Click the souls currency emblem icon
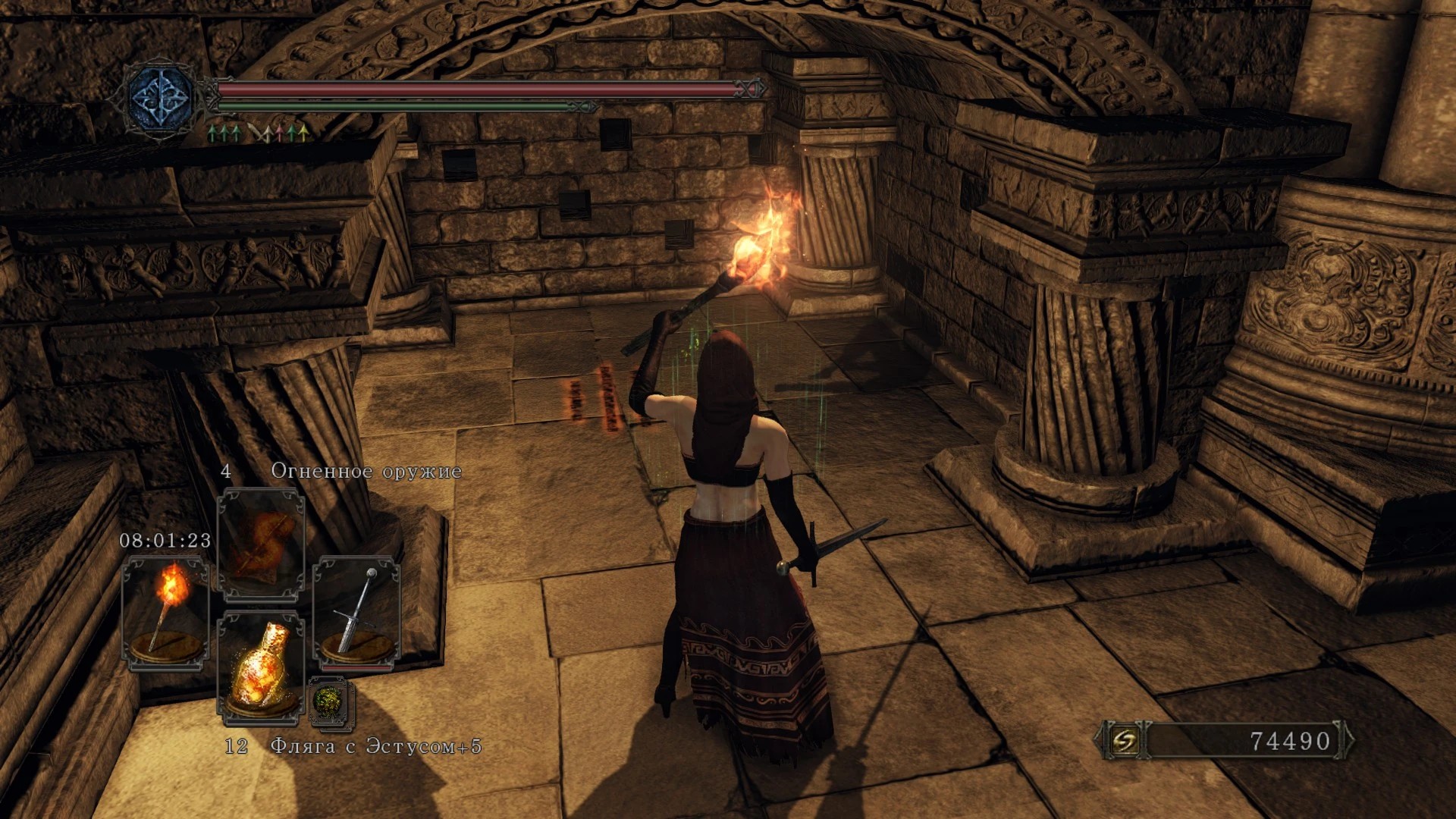The image size is (1456, 819). [x=1125, y=740]
